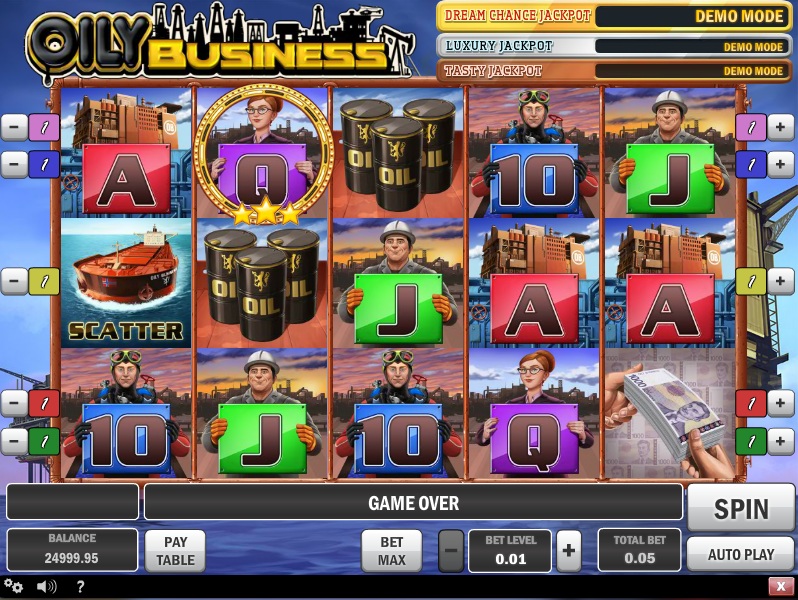Click the plus beside the blue line marker
798x600 pixels.
click(x=781, y=164)
